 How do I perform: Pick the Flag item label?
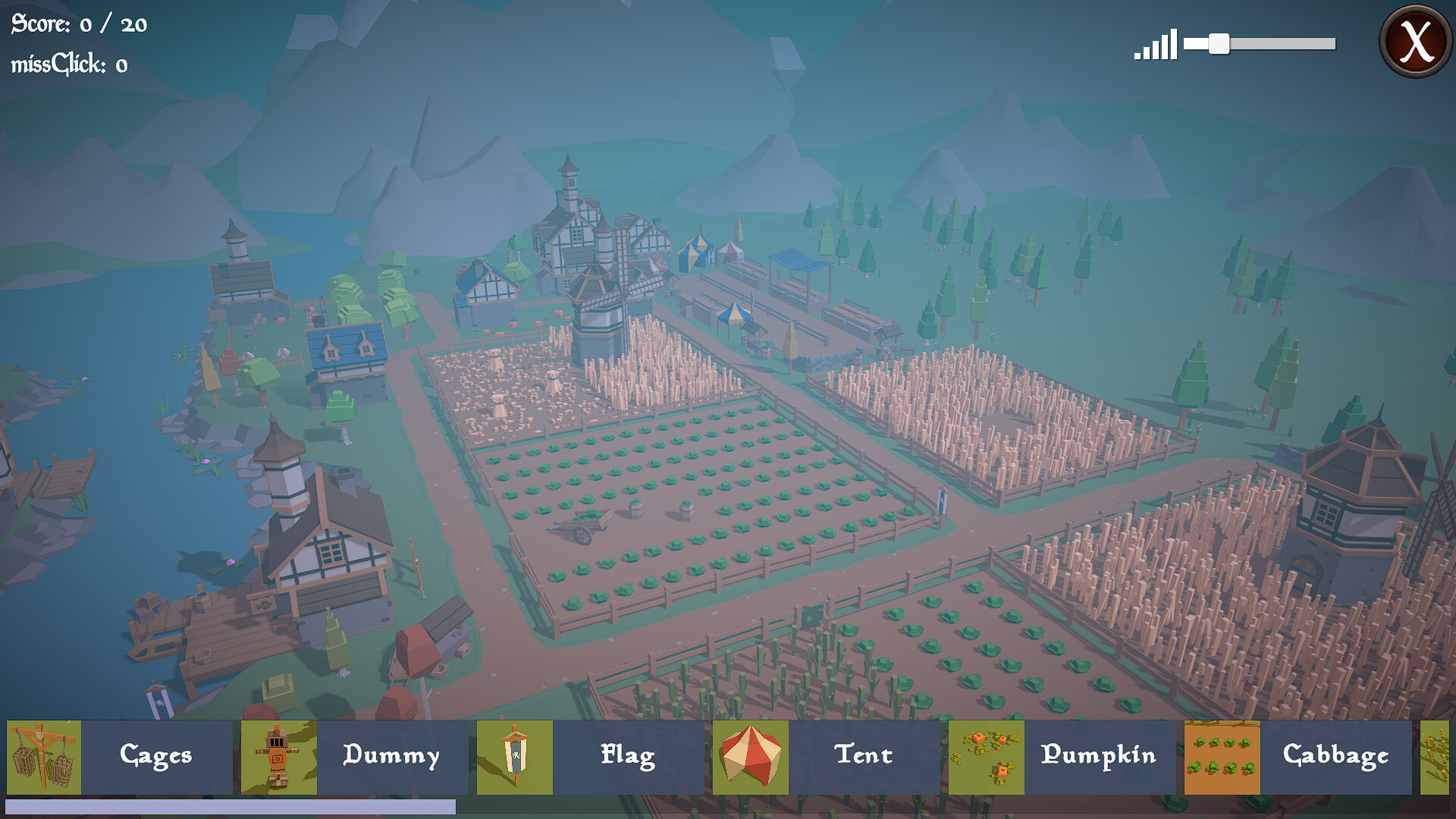point(628,756)
